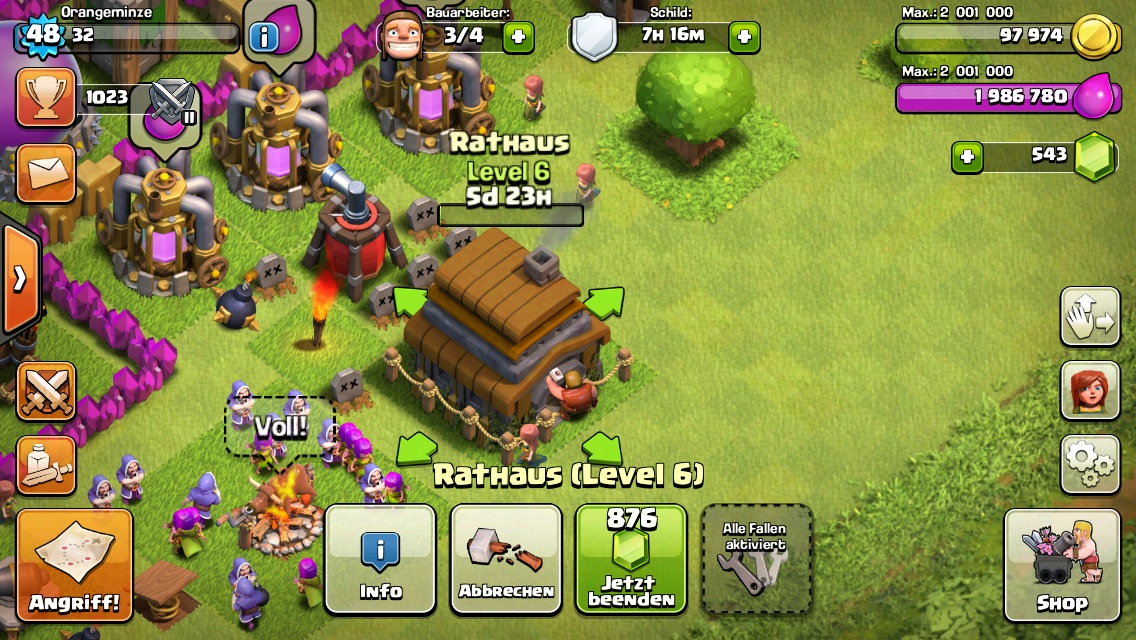Open the army overview button
The height and width of the screenshot is (640, 1136).
[46, 464]
